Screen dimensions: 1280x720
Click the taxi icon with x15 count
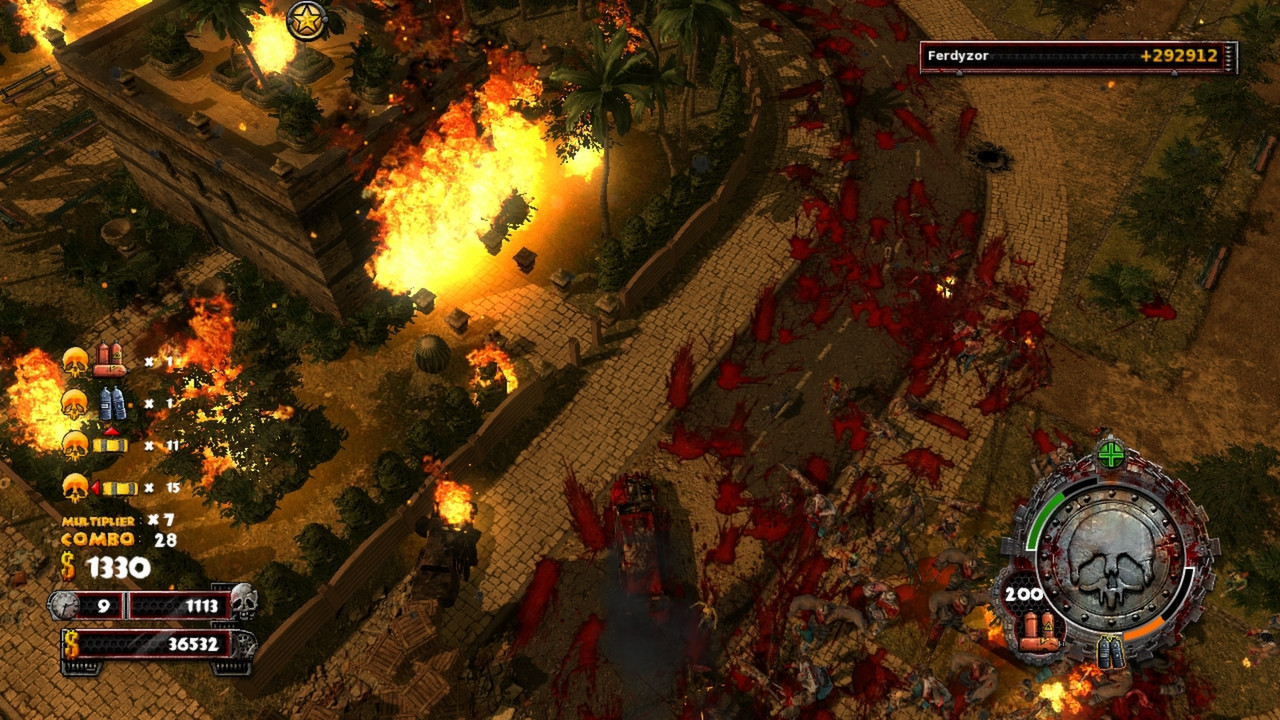(x=120, y=486)
